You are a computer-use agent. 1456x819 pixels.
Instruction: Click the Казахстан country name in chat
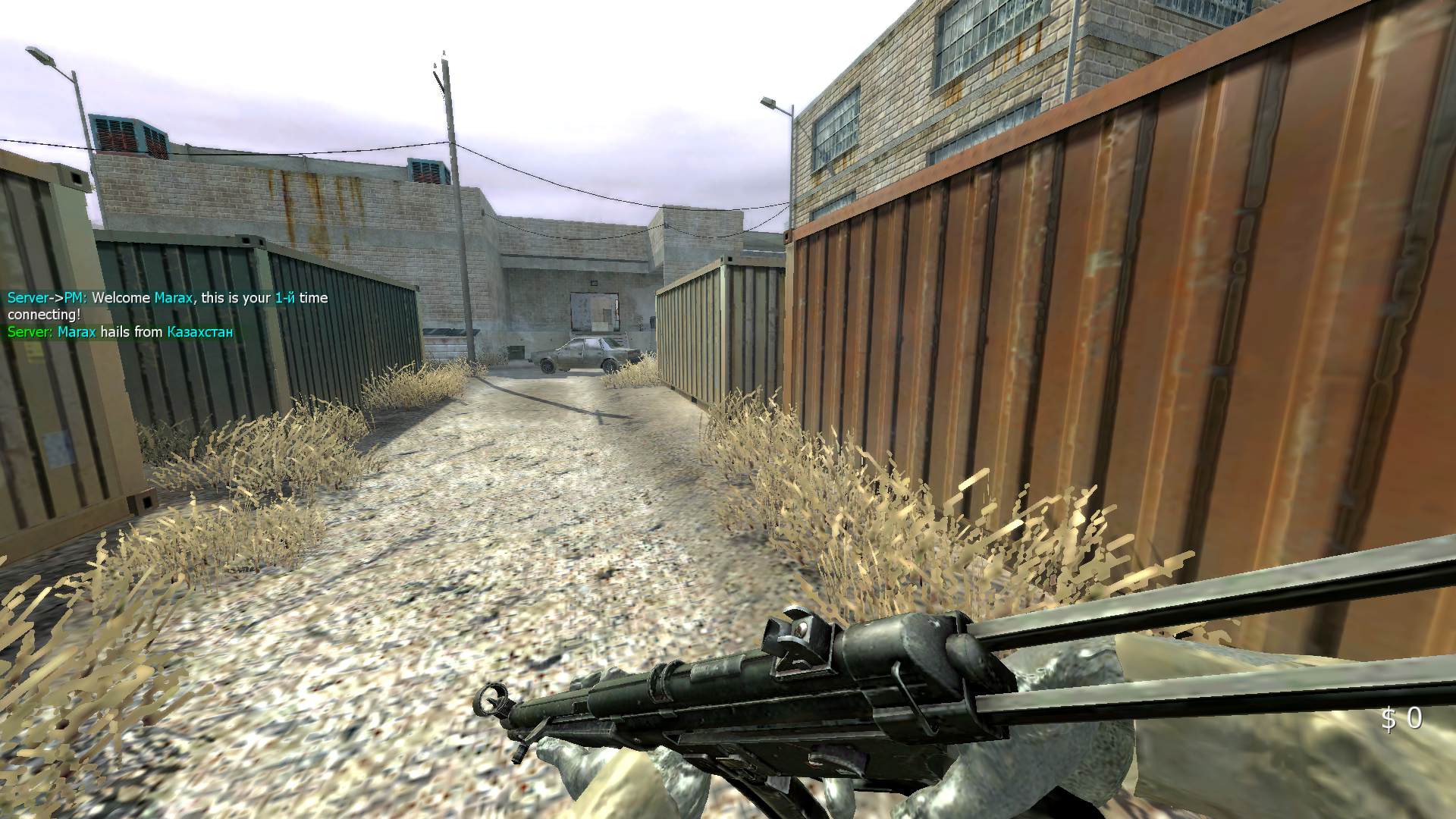click(x=199, y=331)
